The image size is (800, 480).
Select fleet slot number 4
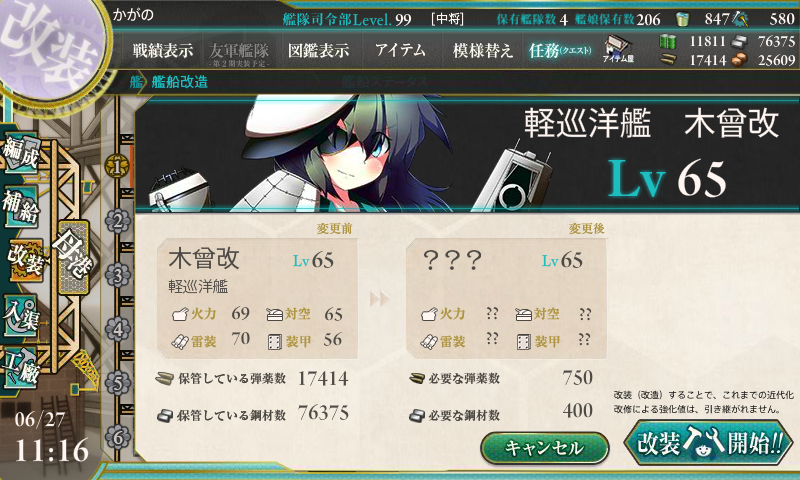(x=118, y=328)
